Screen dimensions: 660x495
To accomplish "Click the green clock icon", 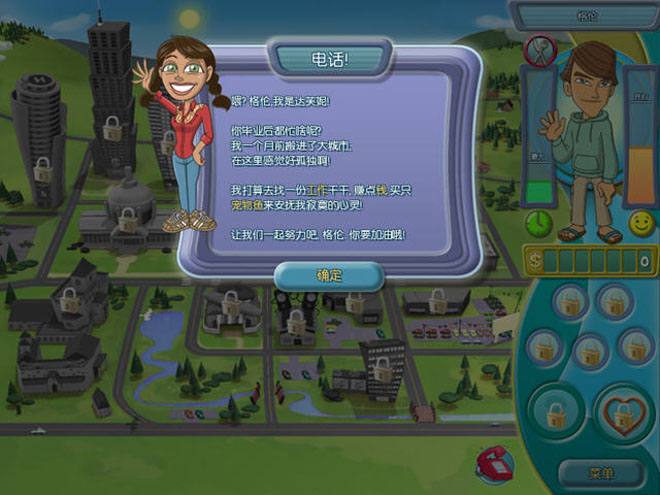I will [540, 222].
